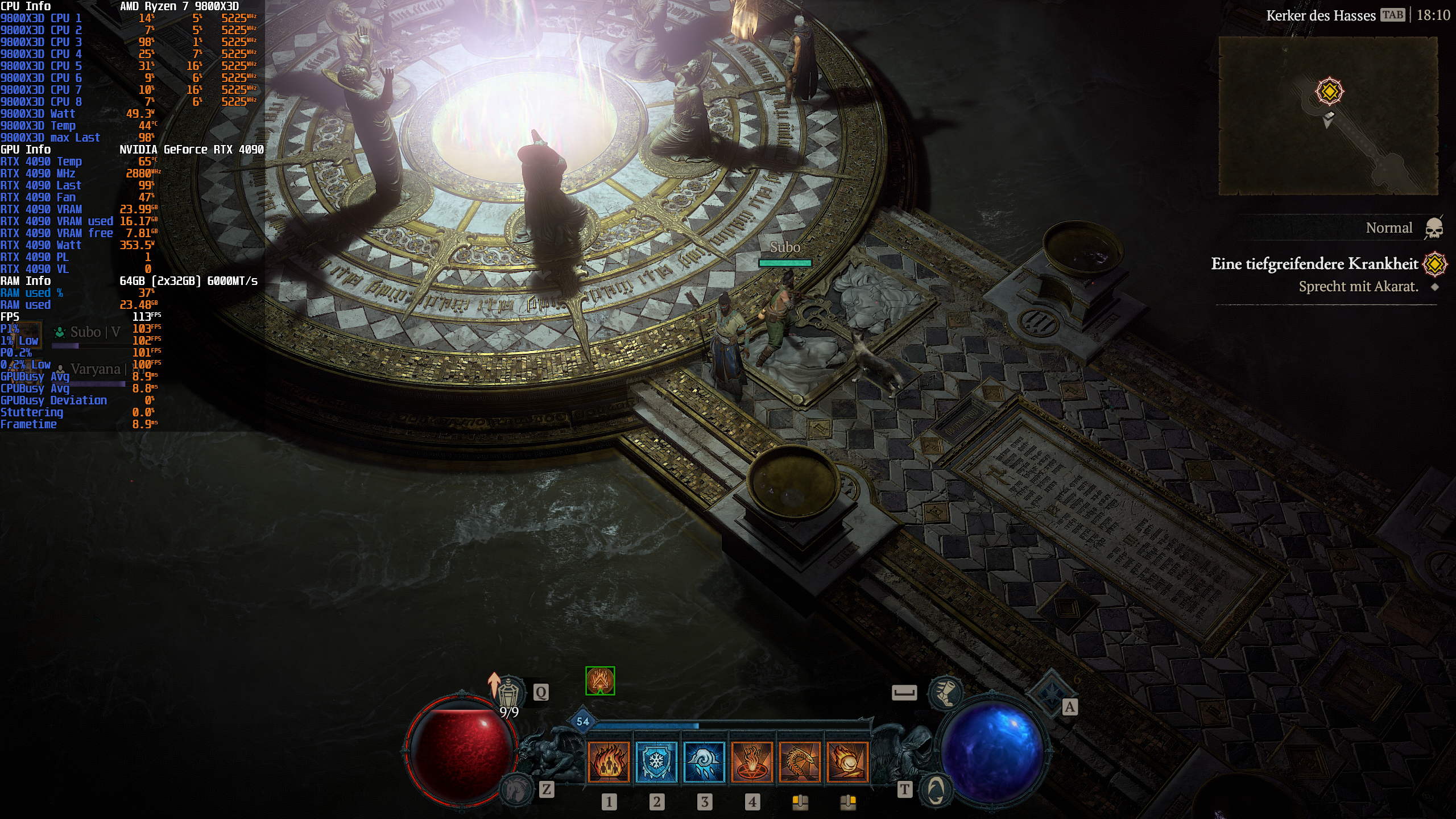This screenshot has height=819, width=1456.
Task: Activate the flame pentagram circle skill
Action: click(x=752, y=762)
